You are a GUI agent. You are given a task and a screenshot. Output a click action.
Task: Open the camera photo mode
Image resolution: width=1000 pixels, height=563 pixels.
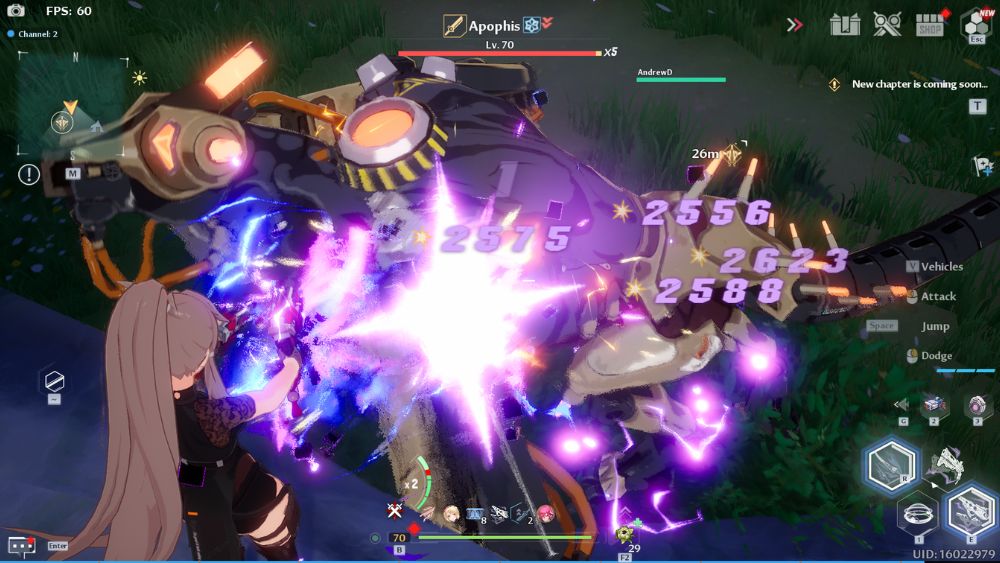click(16, 11)
